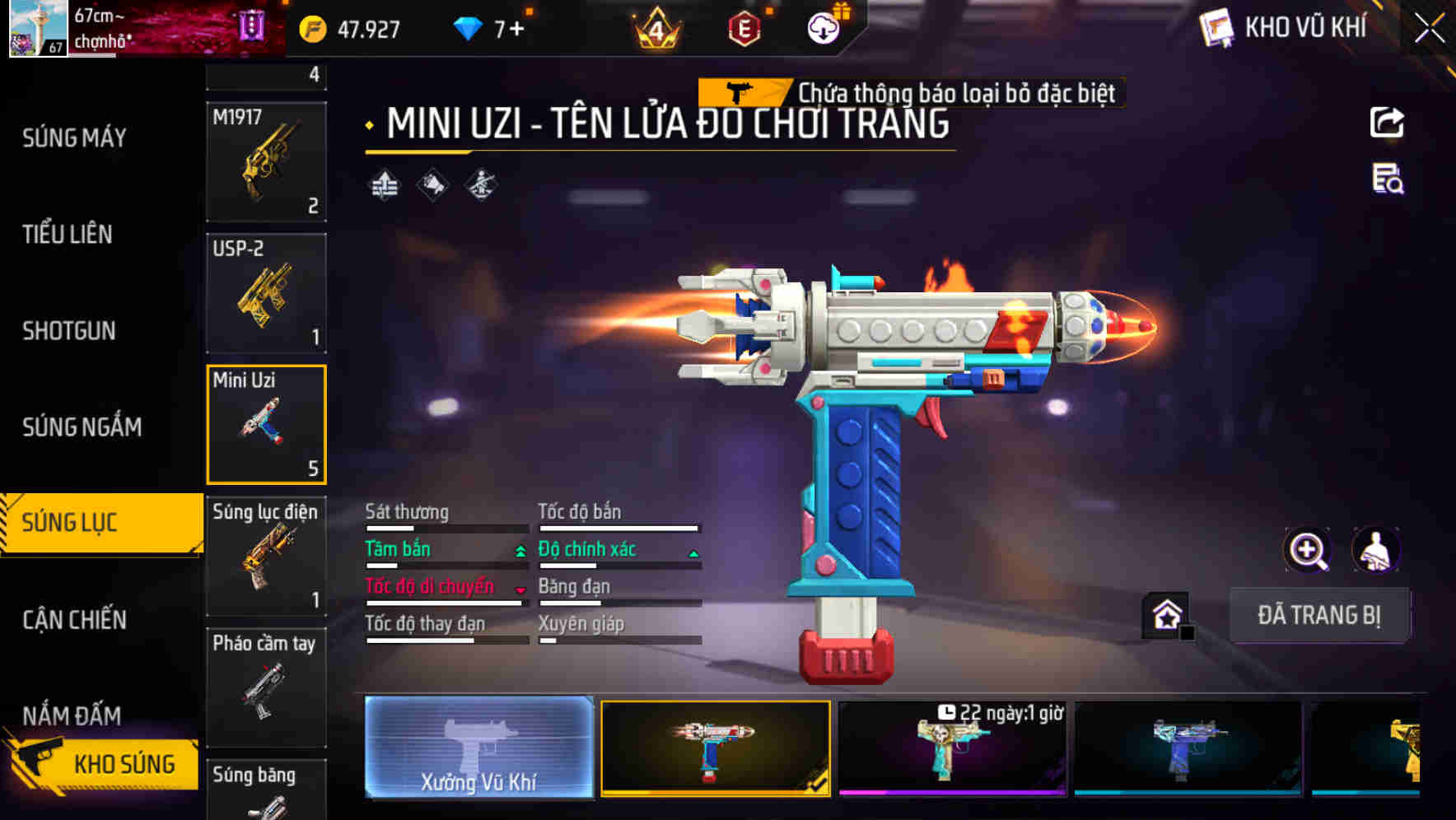1456x820 pixels.
Task: Select the SHOTGUN category
Action: point(69,331)
